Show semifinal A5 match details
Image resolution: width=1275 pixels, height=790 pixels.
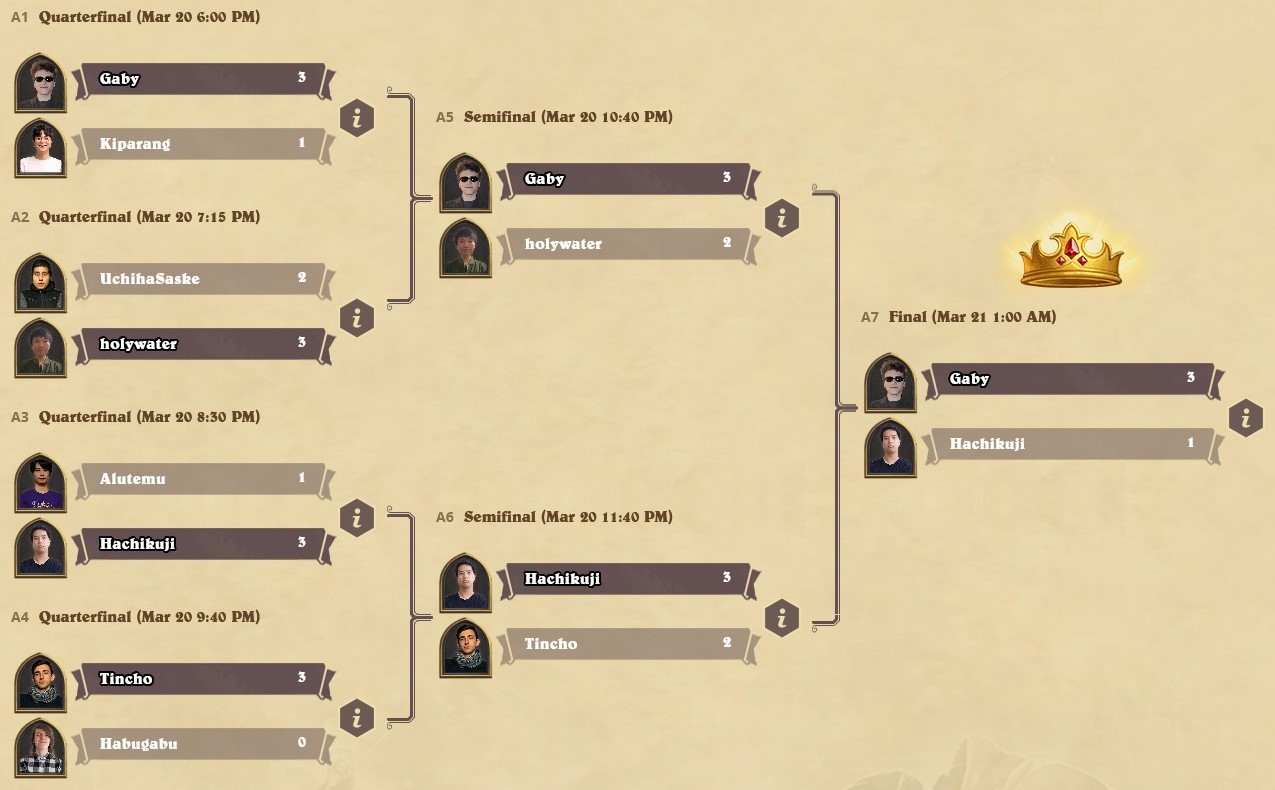(782, 218)
